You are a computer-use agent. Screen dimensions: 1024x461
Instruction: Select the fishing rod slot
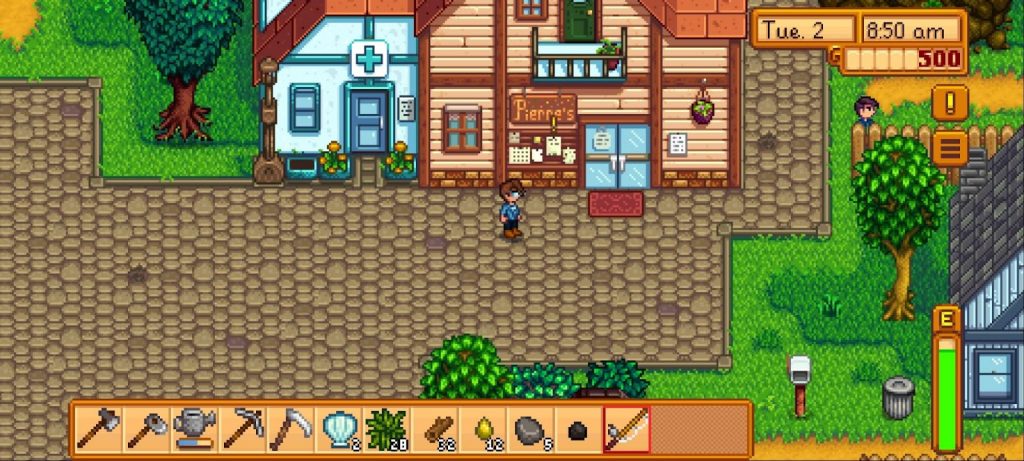[x=627, y=429]
